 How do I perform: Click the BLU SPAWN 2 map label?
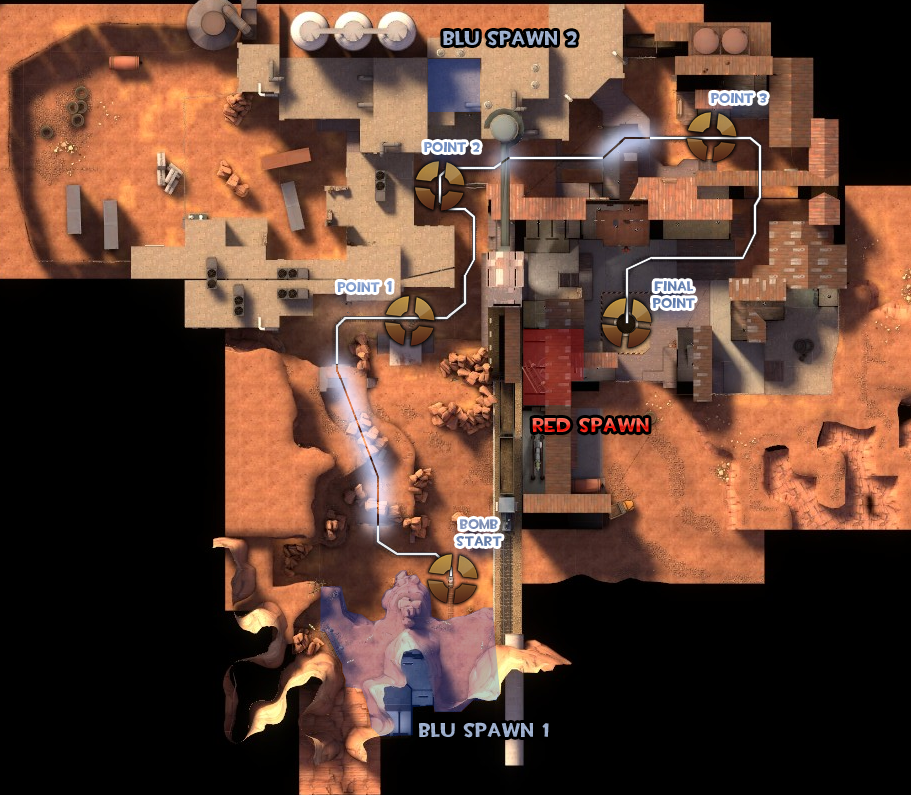[x=511, y=38]
